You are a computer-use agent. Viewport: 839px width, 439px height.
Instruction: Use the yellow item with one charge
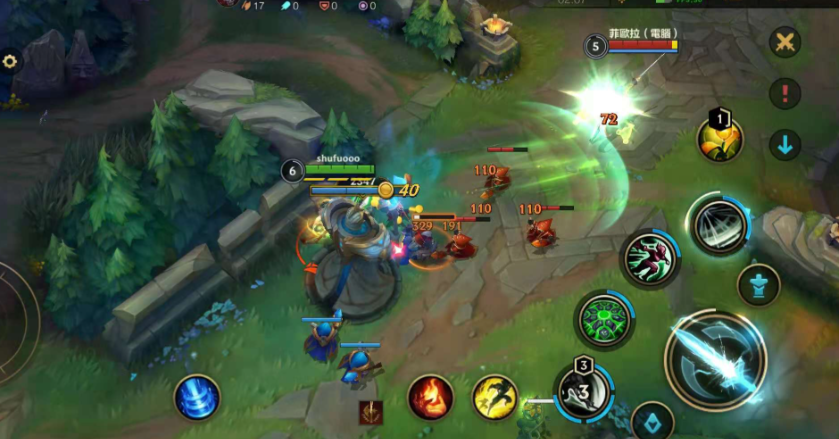(x=720, y=139)
